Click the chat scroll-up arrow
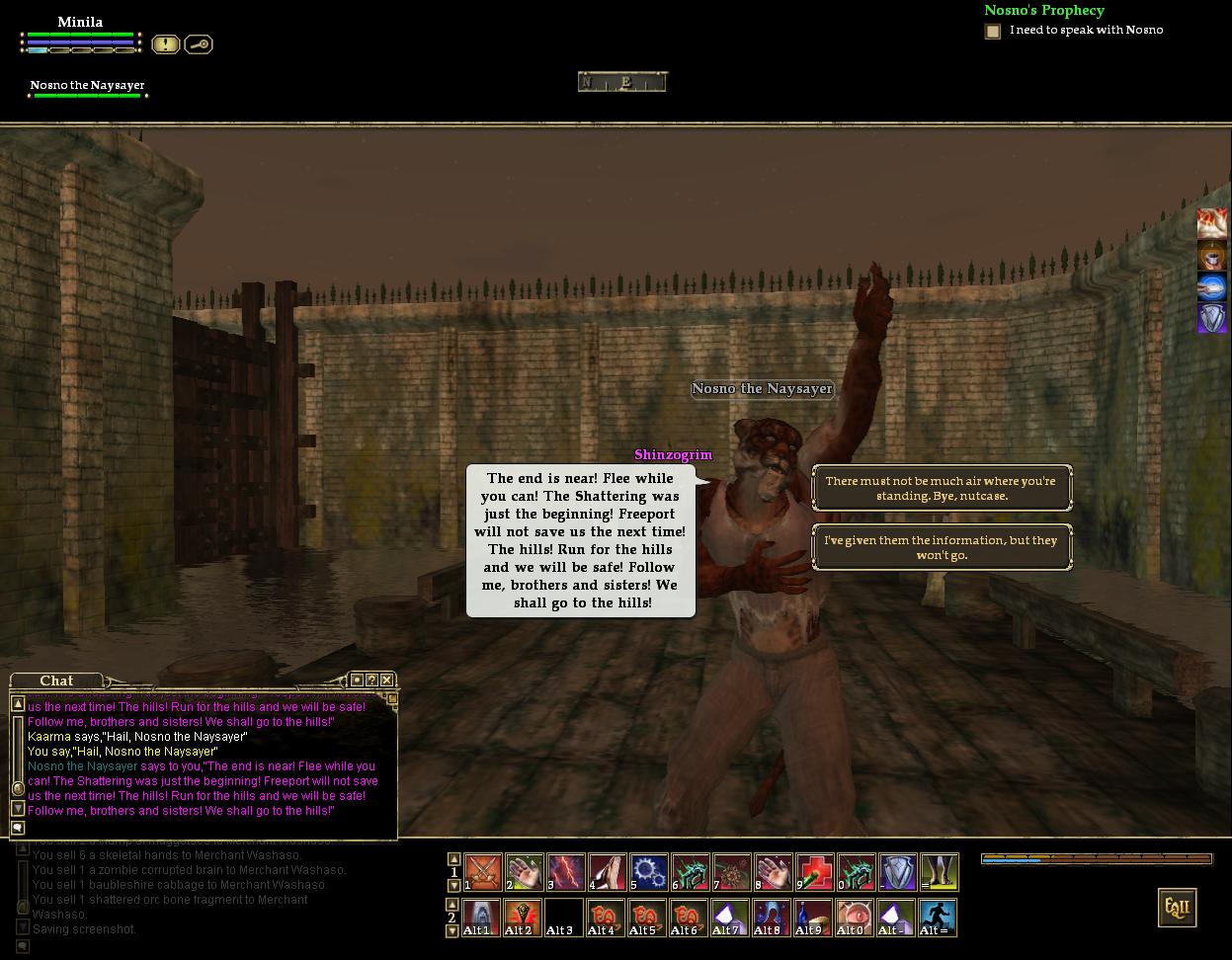This screenshot has width=1232, height=960. tap(18, 703)
